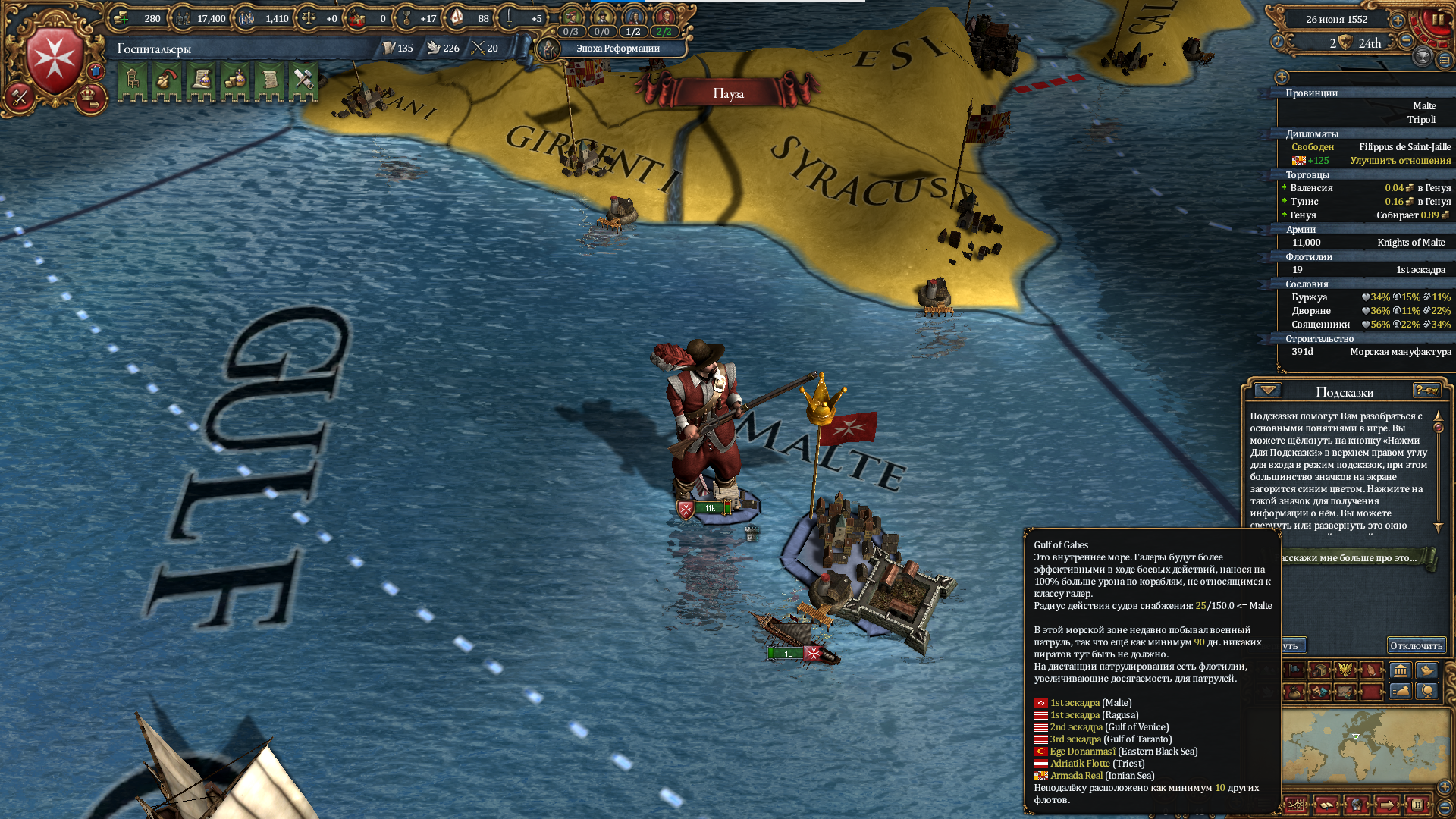Select Knights of Malte army in outliner

(1410, 243)
